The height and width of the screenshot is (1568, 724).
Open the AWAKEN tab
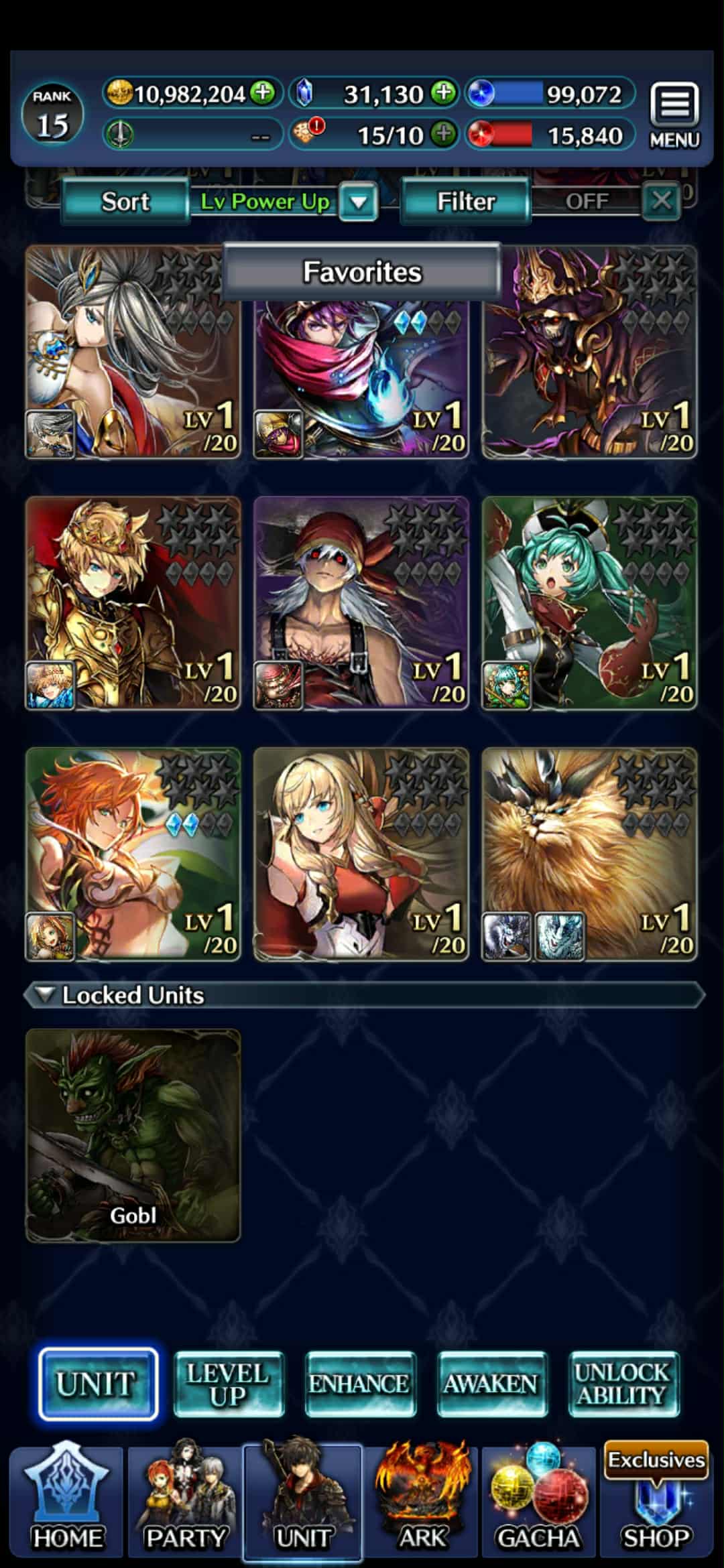491,1384
